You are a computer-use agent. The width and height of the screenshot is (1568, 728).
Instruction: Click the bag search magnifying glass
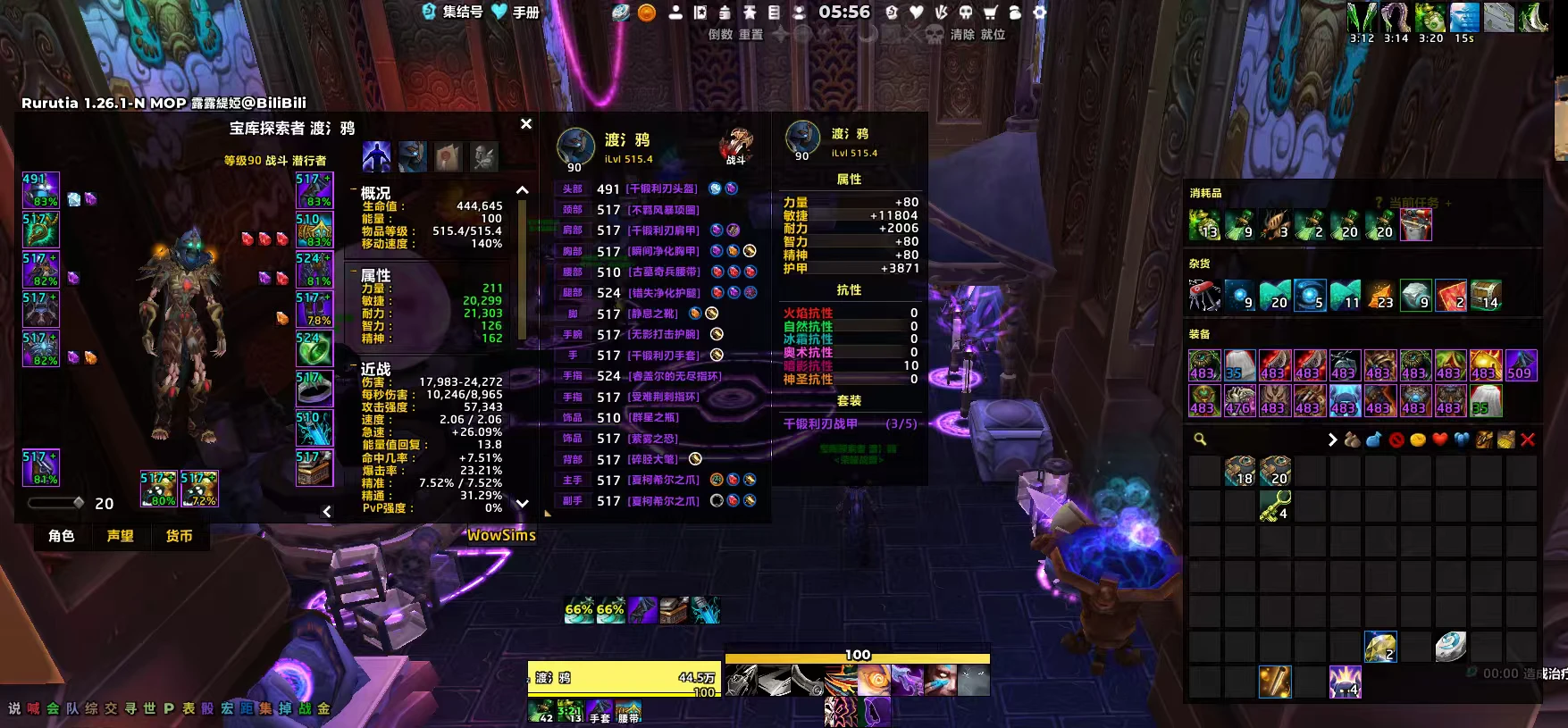[x=1200, y=439]
